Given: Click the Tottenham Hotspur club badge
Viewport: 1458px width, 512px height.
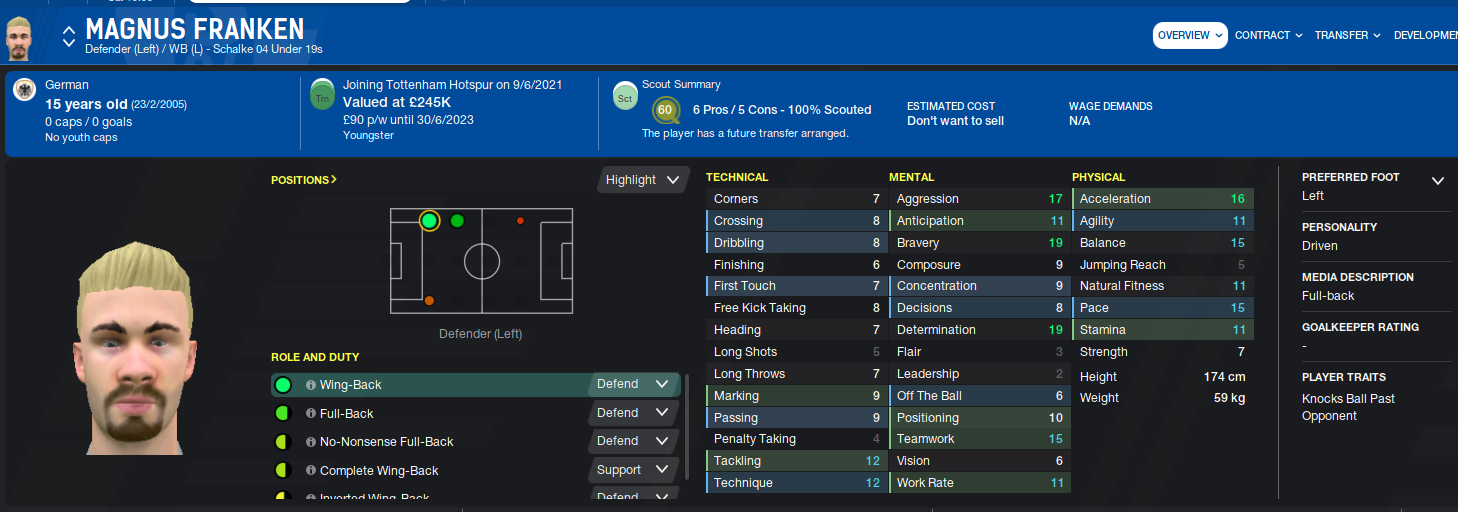Looking at the screenshot, I should tap(322, 95).
